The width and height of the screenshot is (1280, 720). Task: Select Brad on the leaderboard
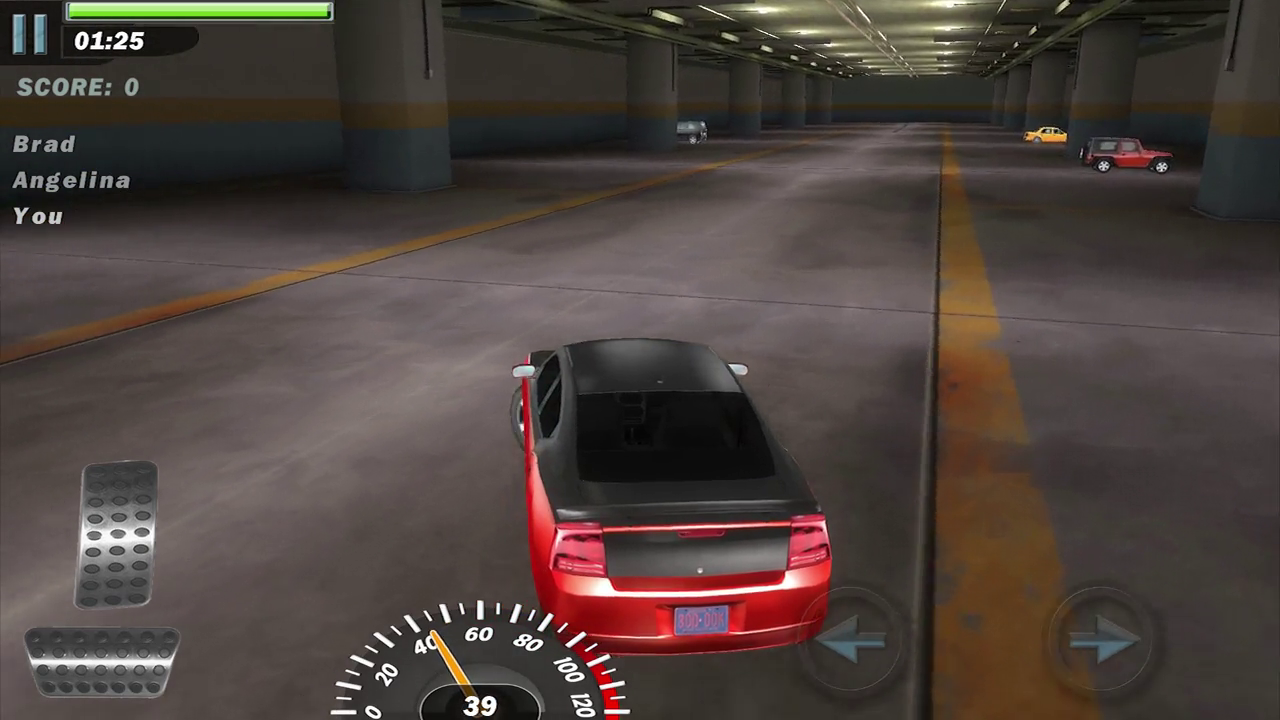[44, 144]
